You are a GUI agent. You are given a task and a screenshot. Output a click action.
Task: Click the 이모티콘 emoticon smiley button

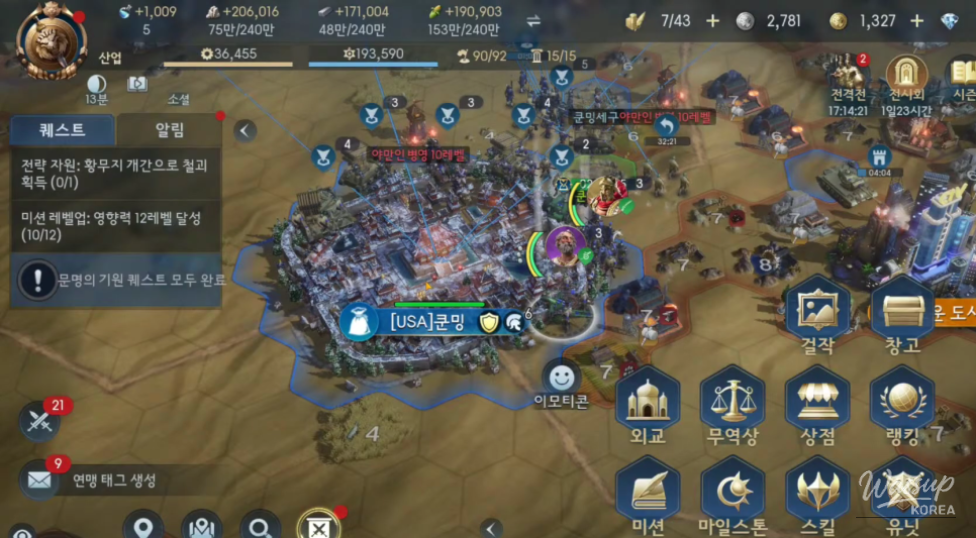(561, 377)
